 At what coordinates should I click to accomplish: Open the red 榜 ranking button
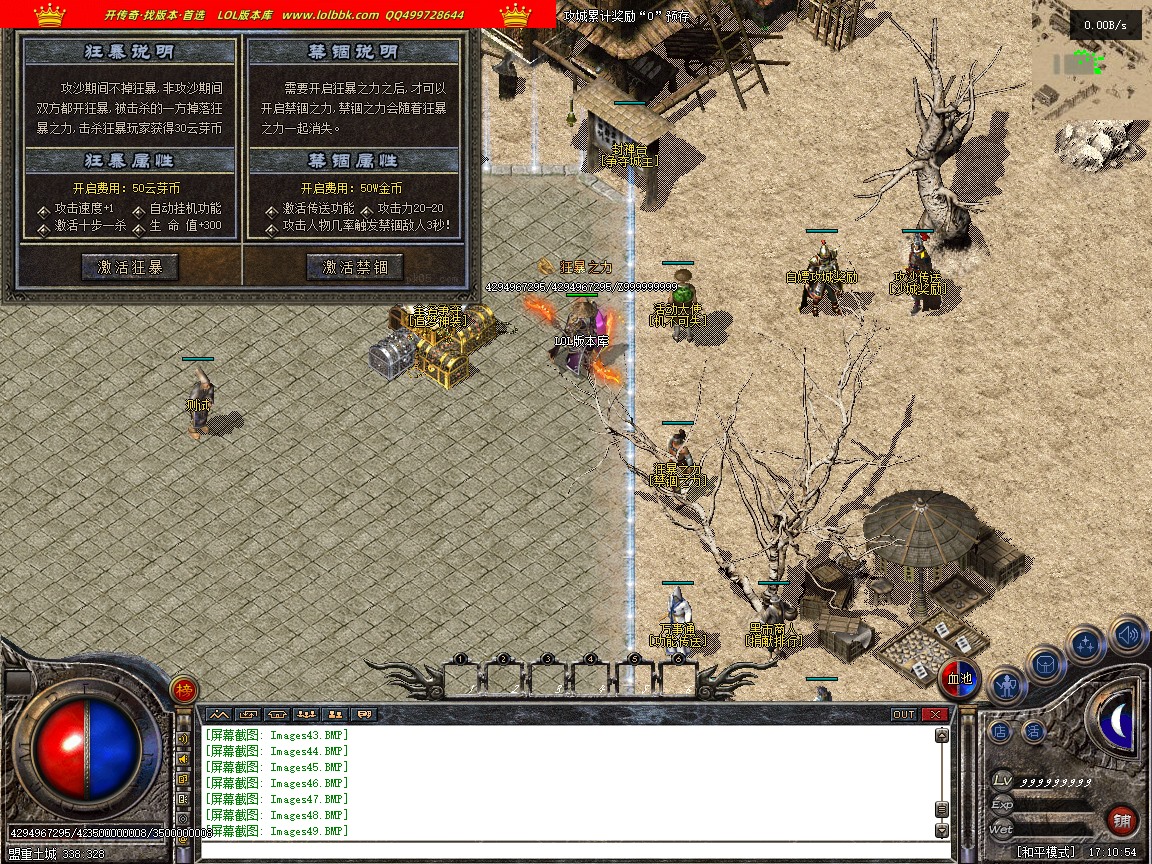[x=183, y=689]
